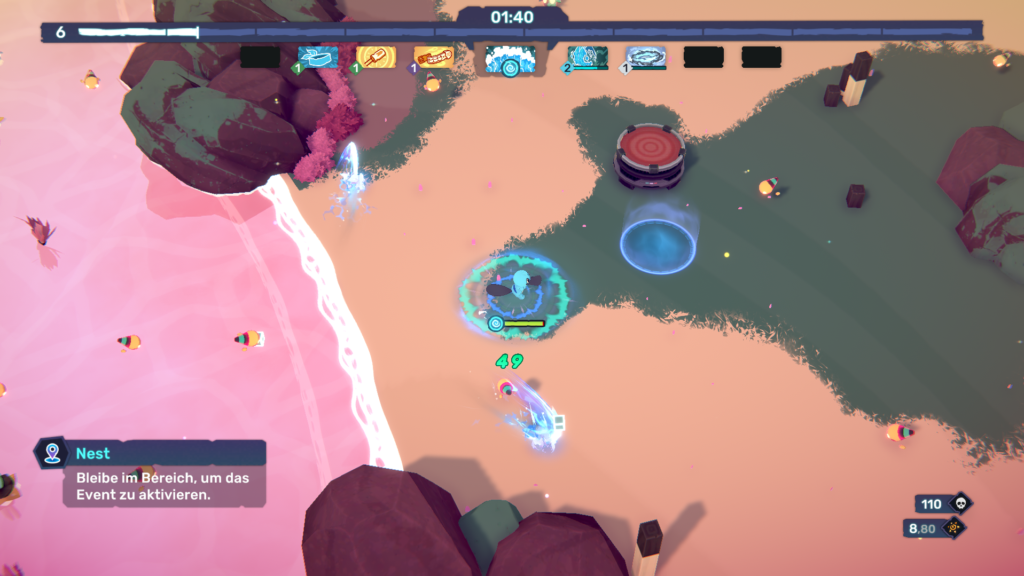This screenshot has height=576, width=1024.
Task: Activate the central blue swirl wave ability
Action: 510,59
